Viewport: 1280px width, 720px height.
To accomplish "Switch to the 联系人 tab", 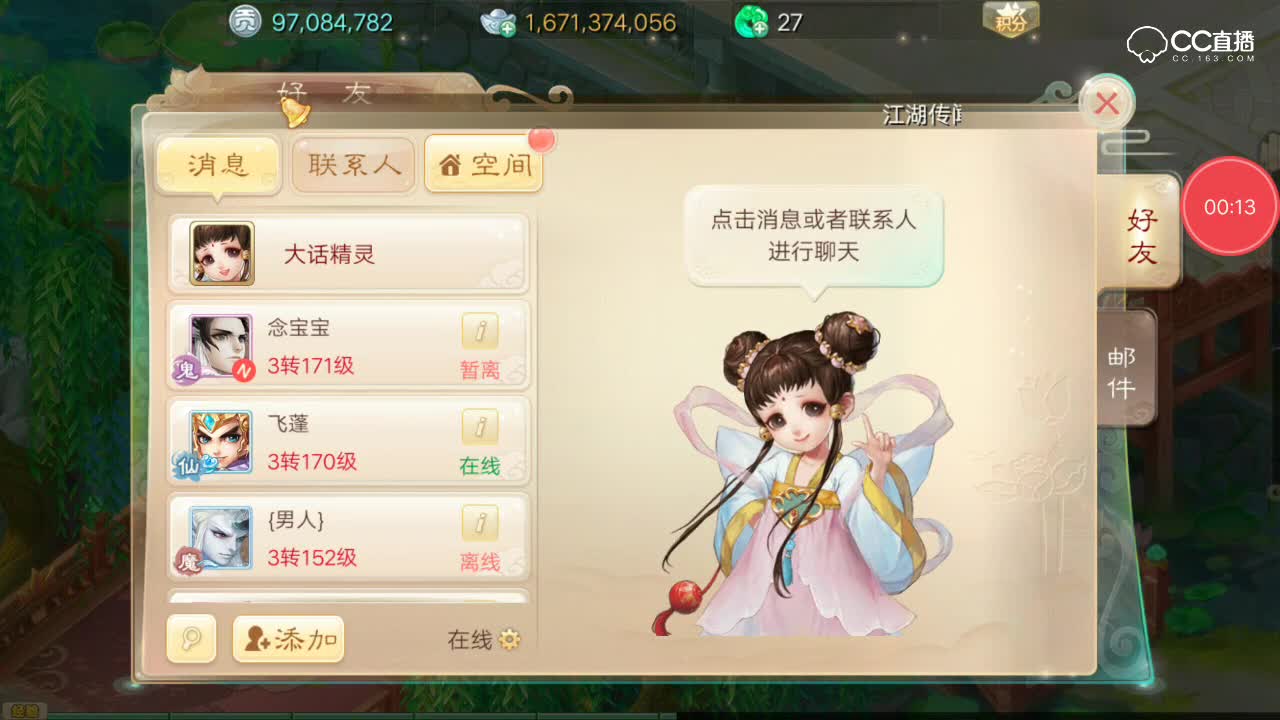I will [352, 165].
